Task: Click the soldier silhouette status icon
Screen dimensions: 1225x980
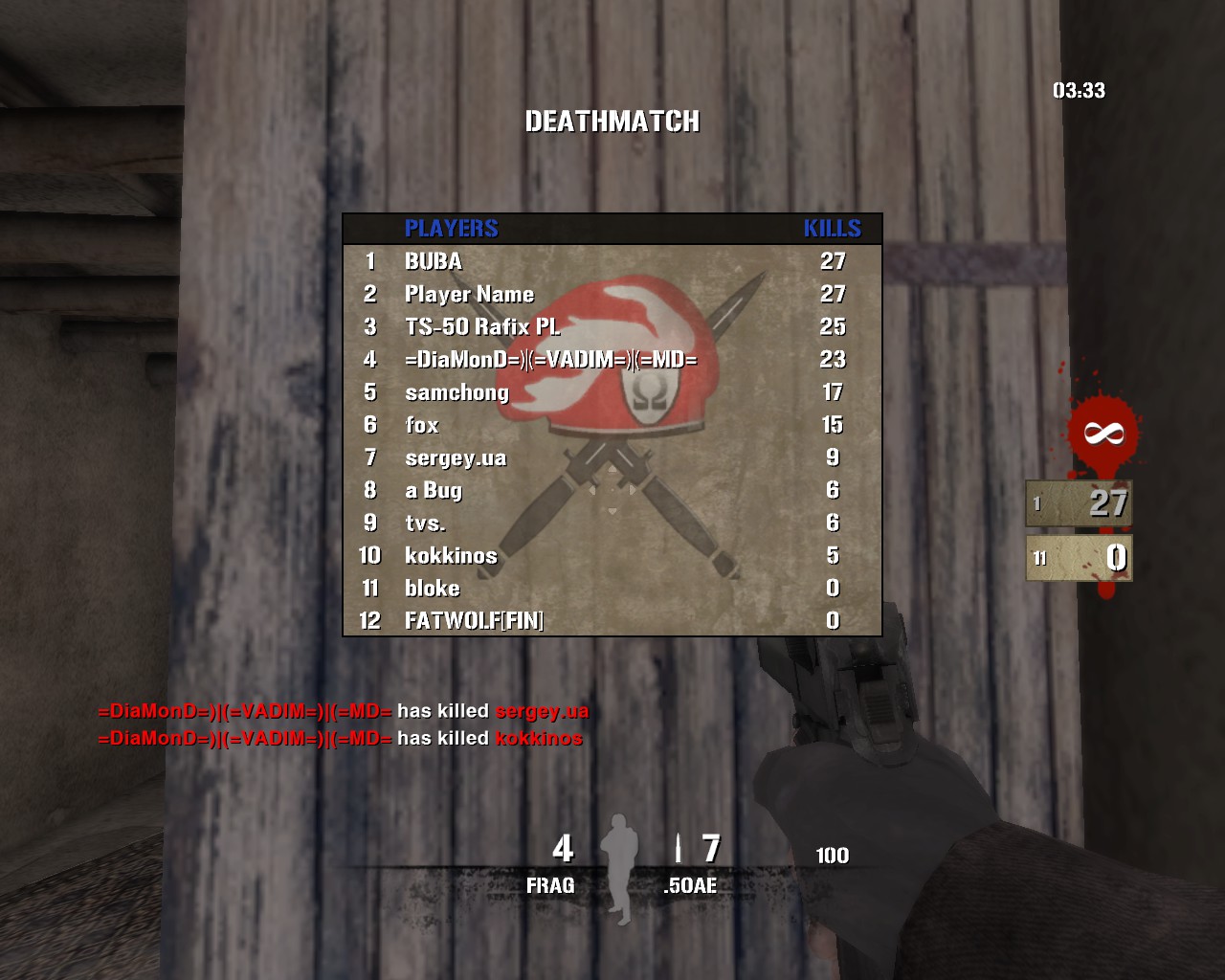Action: click(620, 852)
